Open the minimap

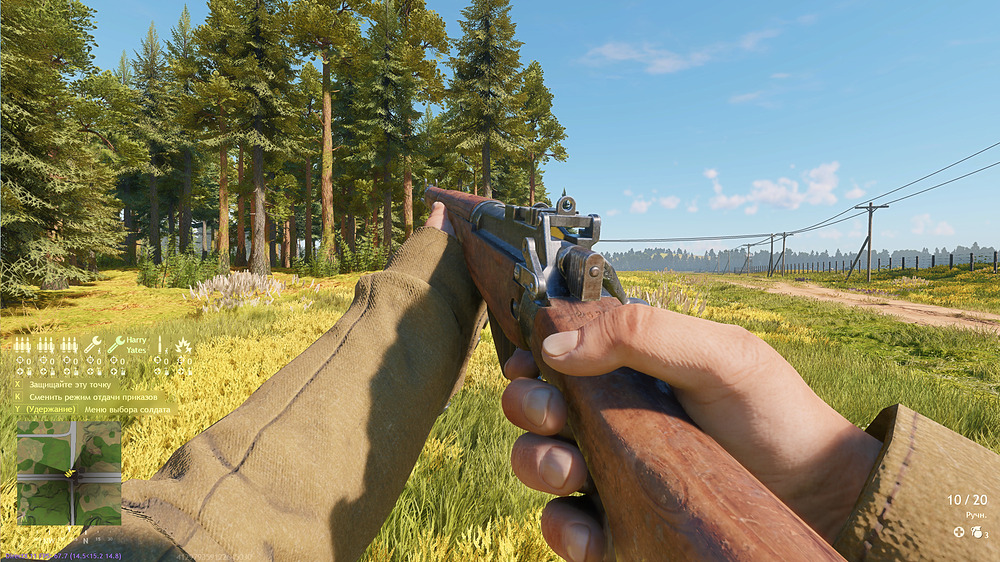(68, 473)
